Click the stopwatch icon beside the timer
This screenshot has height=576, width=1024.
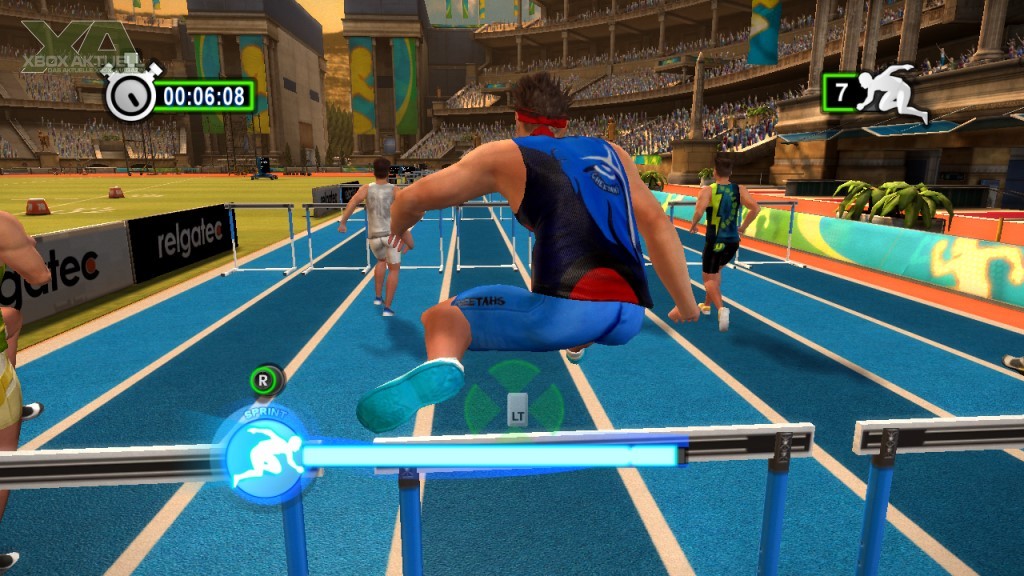[131, 95]
